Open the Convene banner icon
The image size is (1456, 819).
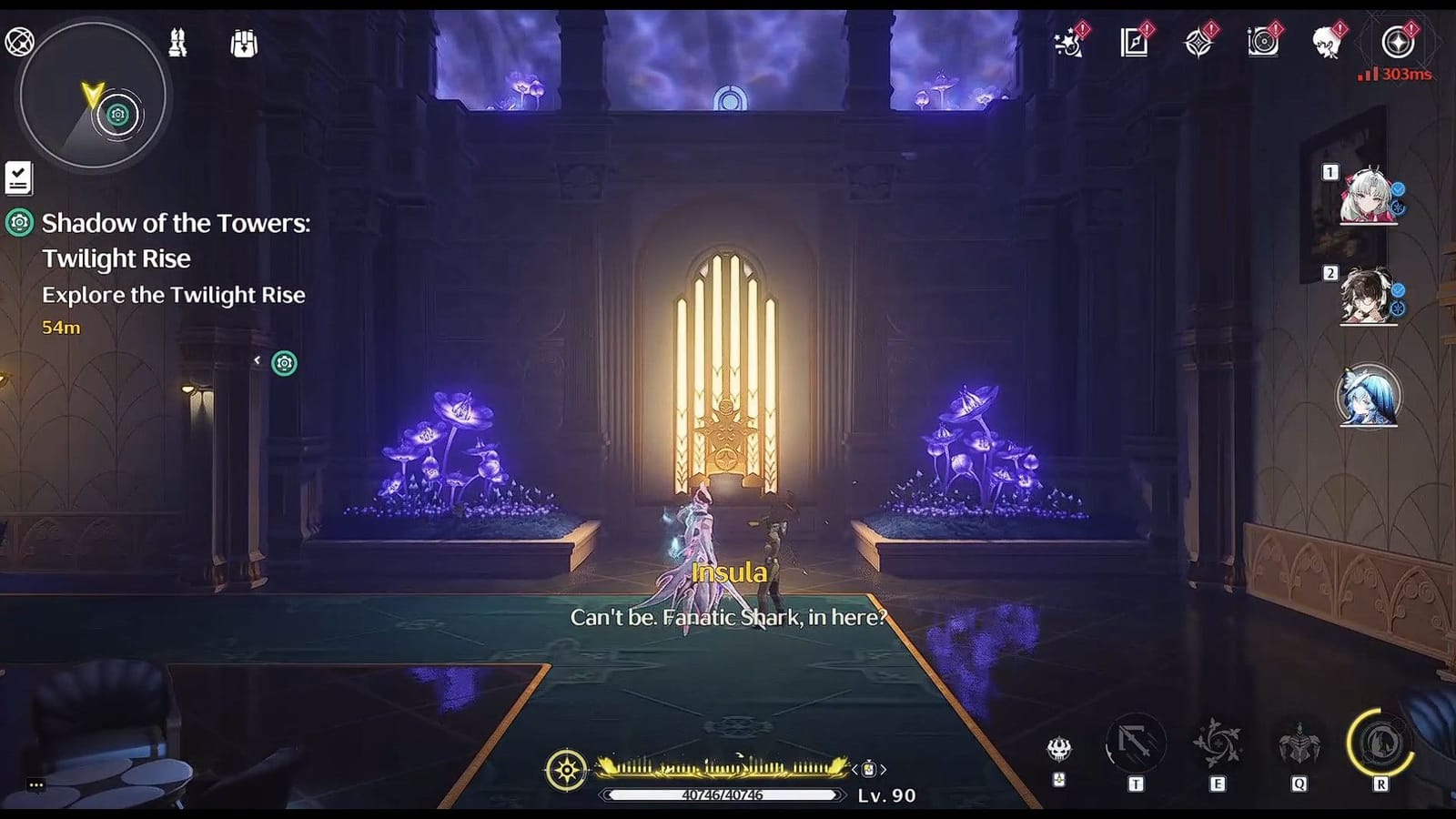1201,43
